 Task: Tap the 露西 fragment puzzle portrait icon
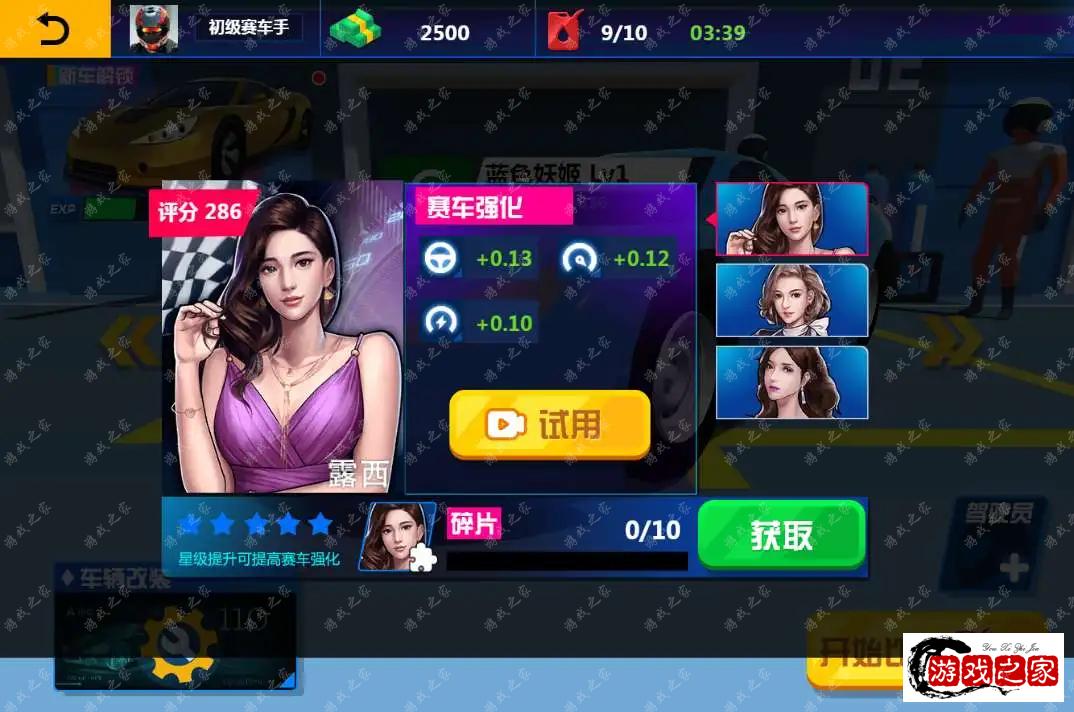(x=397, y=537)
